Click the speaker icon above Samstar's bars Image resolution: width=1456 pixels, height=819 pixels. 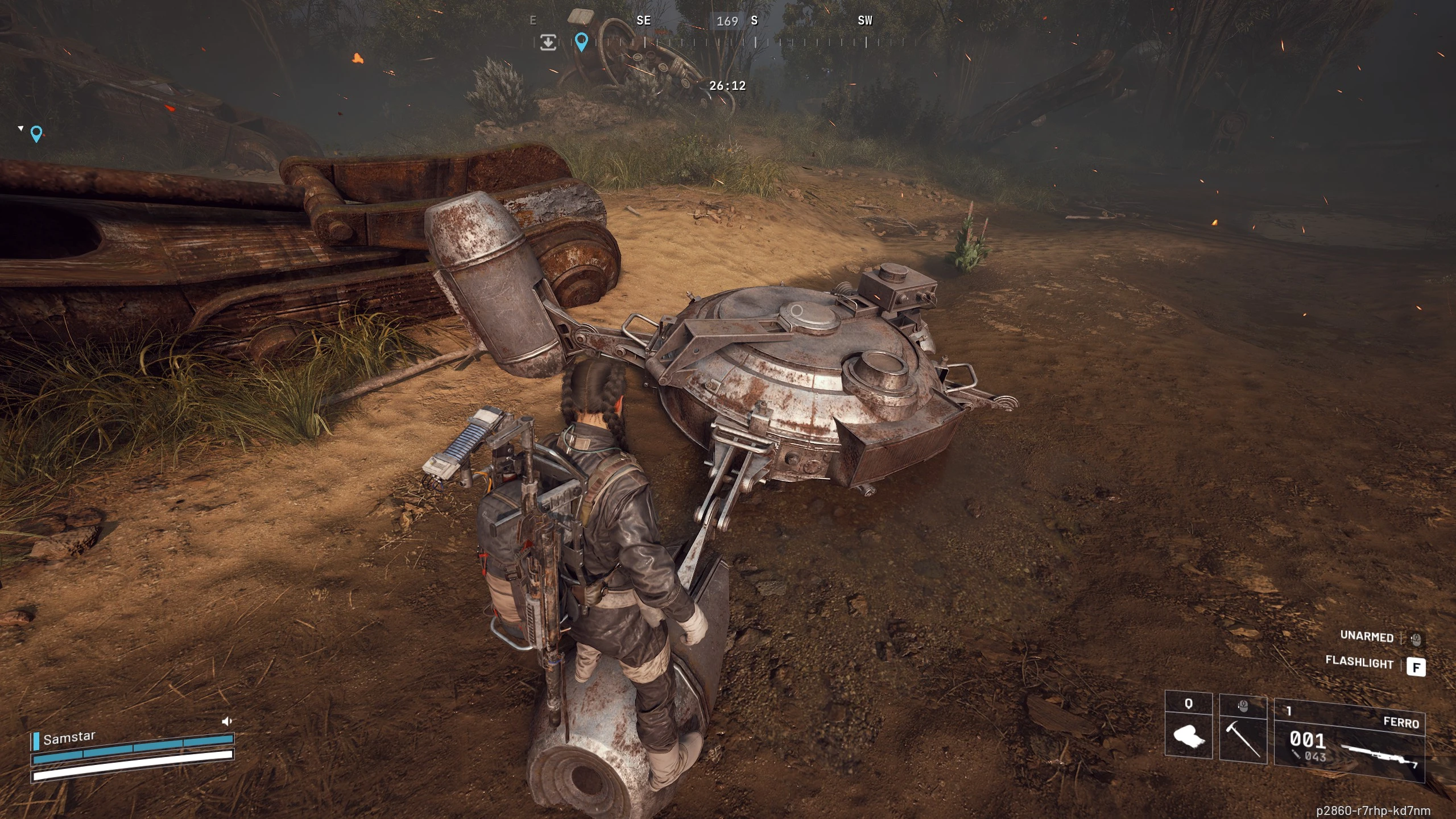click(226, 721)
